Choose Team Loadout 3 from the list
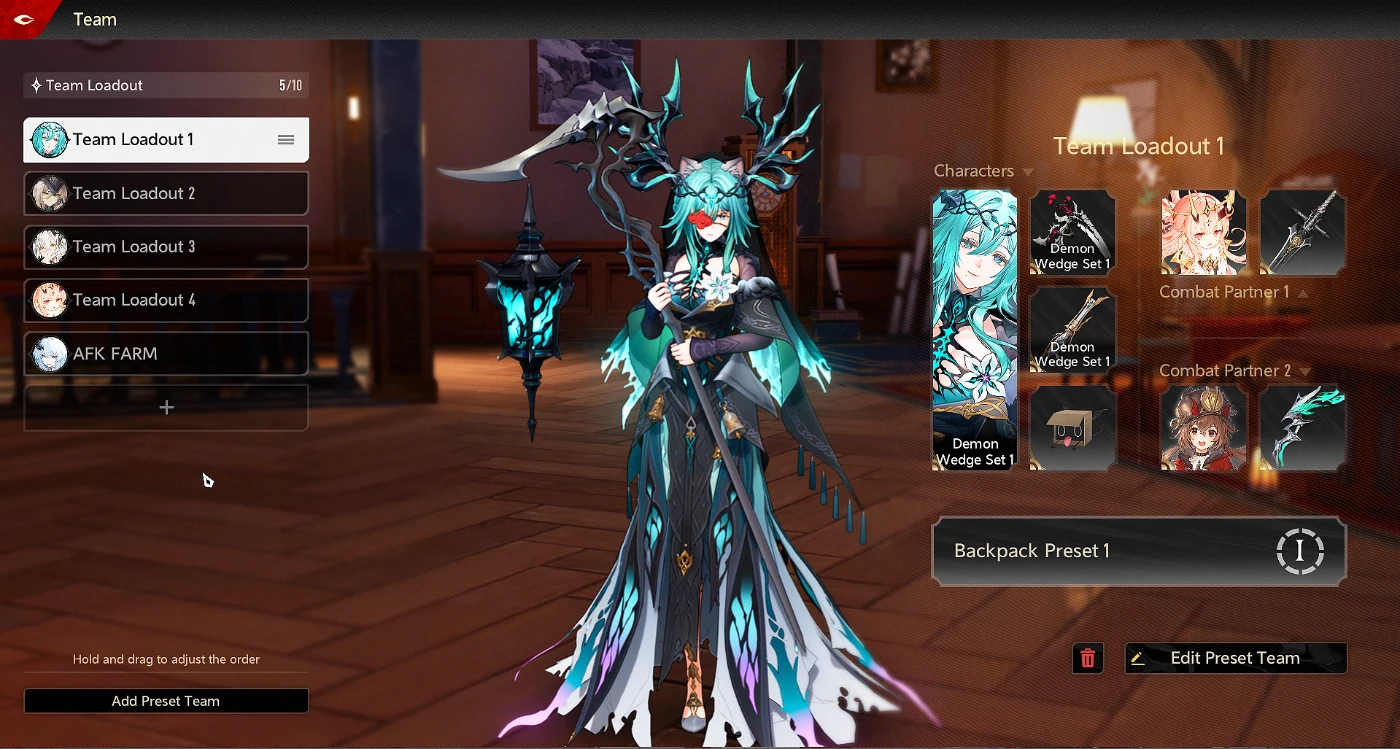Screen dimensions: 1400x749 point(166,247)
